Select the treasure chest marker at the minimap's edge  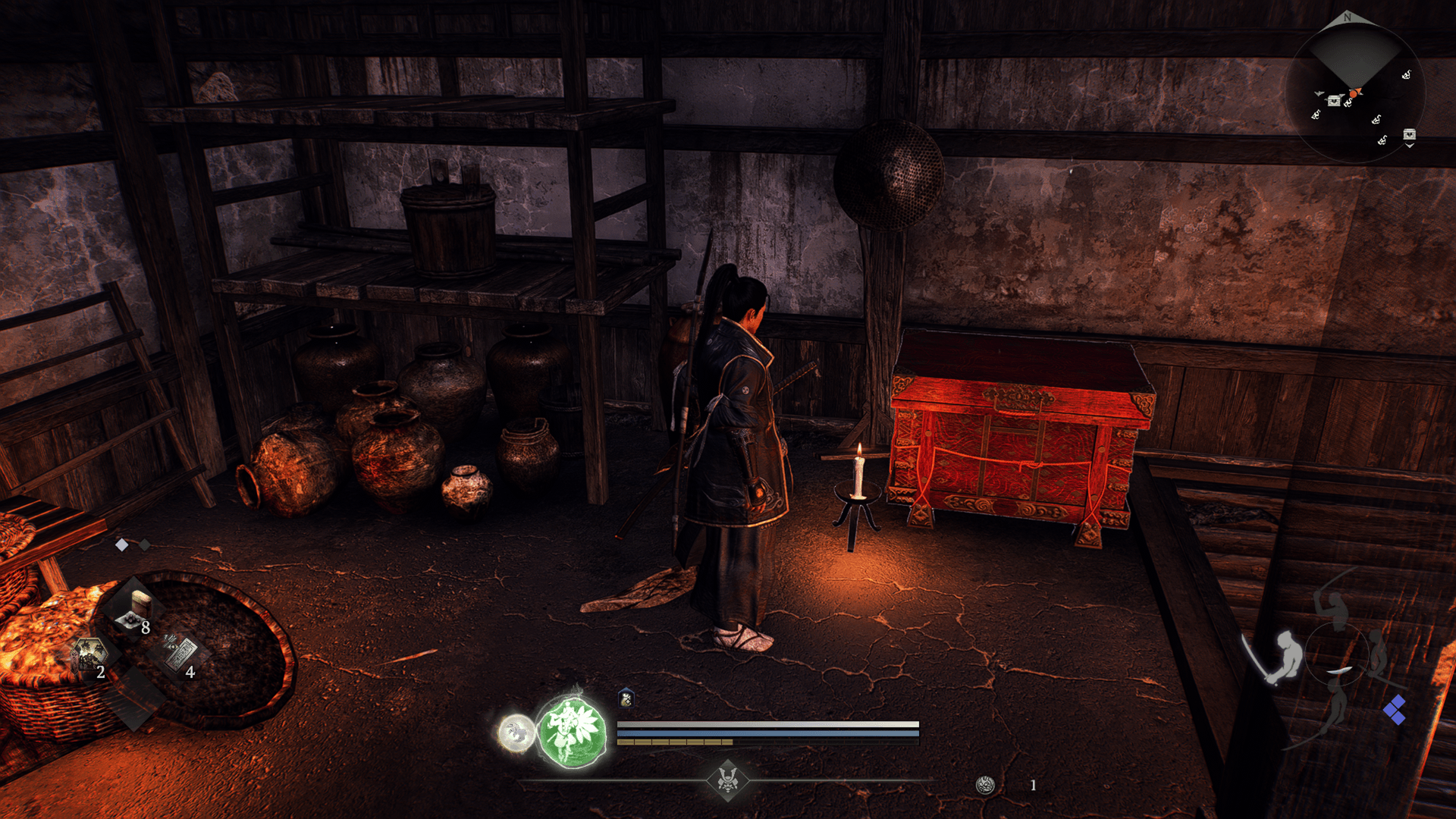[1409, 134]
